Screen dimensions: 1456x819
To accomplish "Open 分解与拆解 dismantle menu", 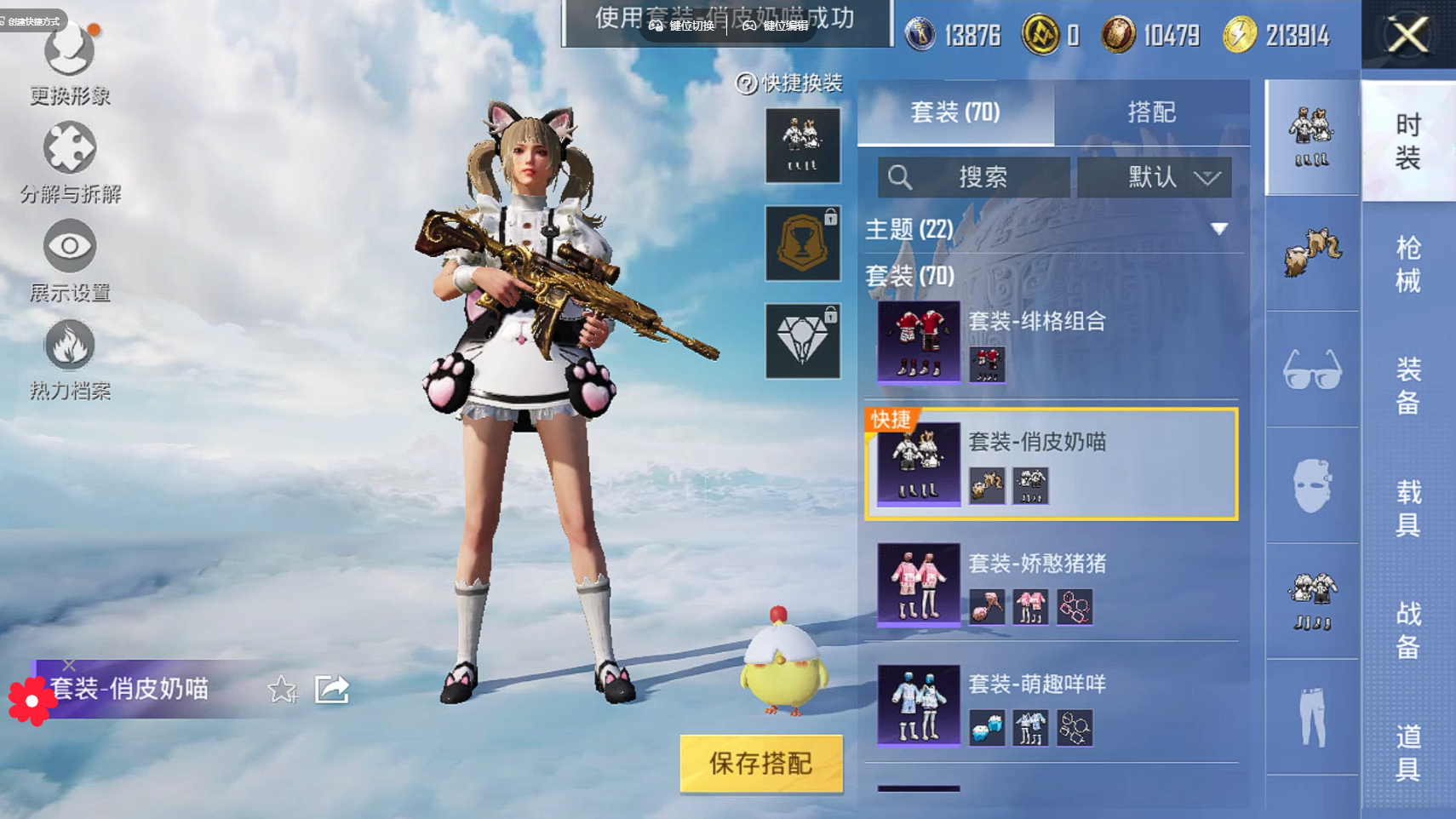I will click(69, 163).
